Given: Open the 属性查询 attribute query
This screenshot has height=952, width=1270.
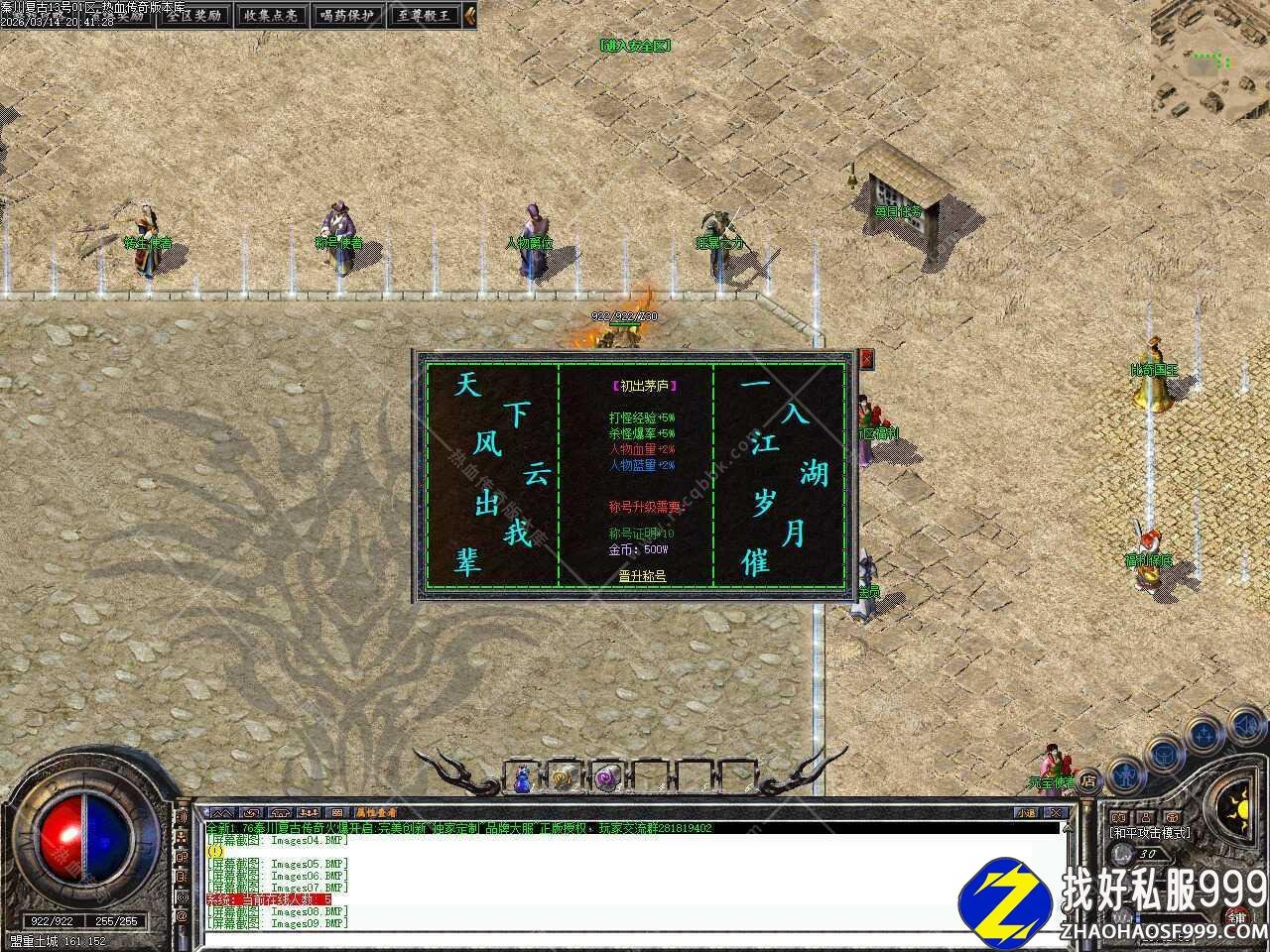Looking at the screenshot, I should tap(377, 813).
